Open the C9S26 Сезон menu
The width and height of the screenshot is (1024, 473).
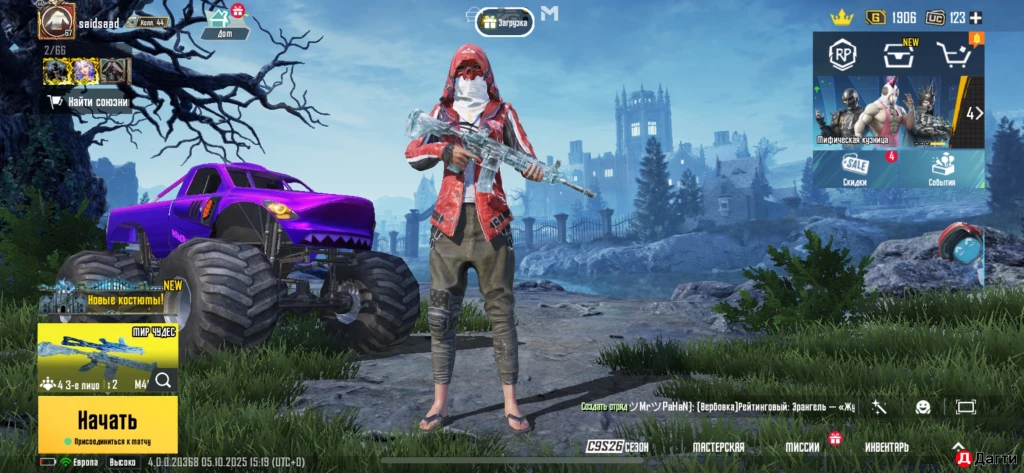[x=617, y=447]
